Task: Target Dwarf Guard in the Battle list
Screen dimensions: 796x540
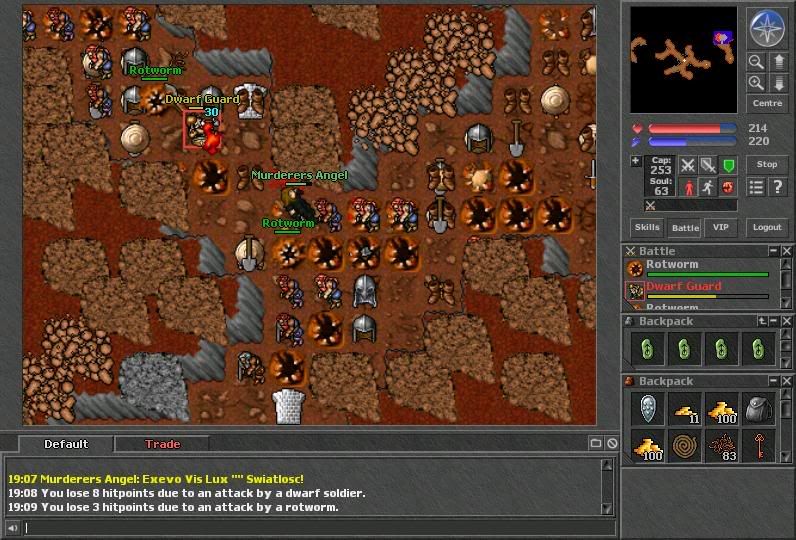Action: (x=683, y=287)
